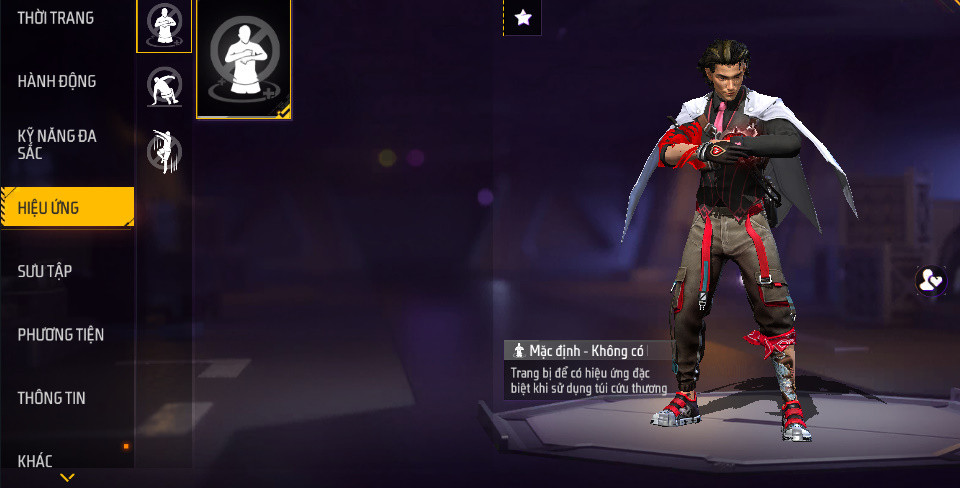Open the Sưu Tập category

[45, 271]
